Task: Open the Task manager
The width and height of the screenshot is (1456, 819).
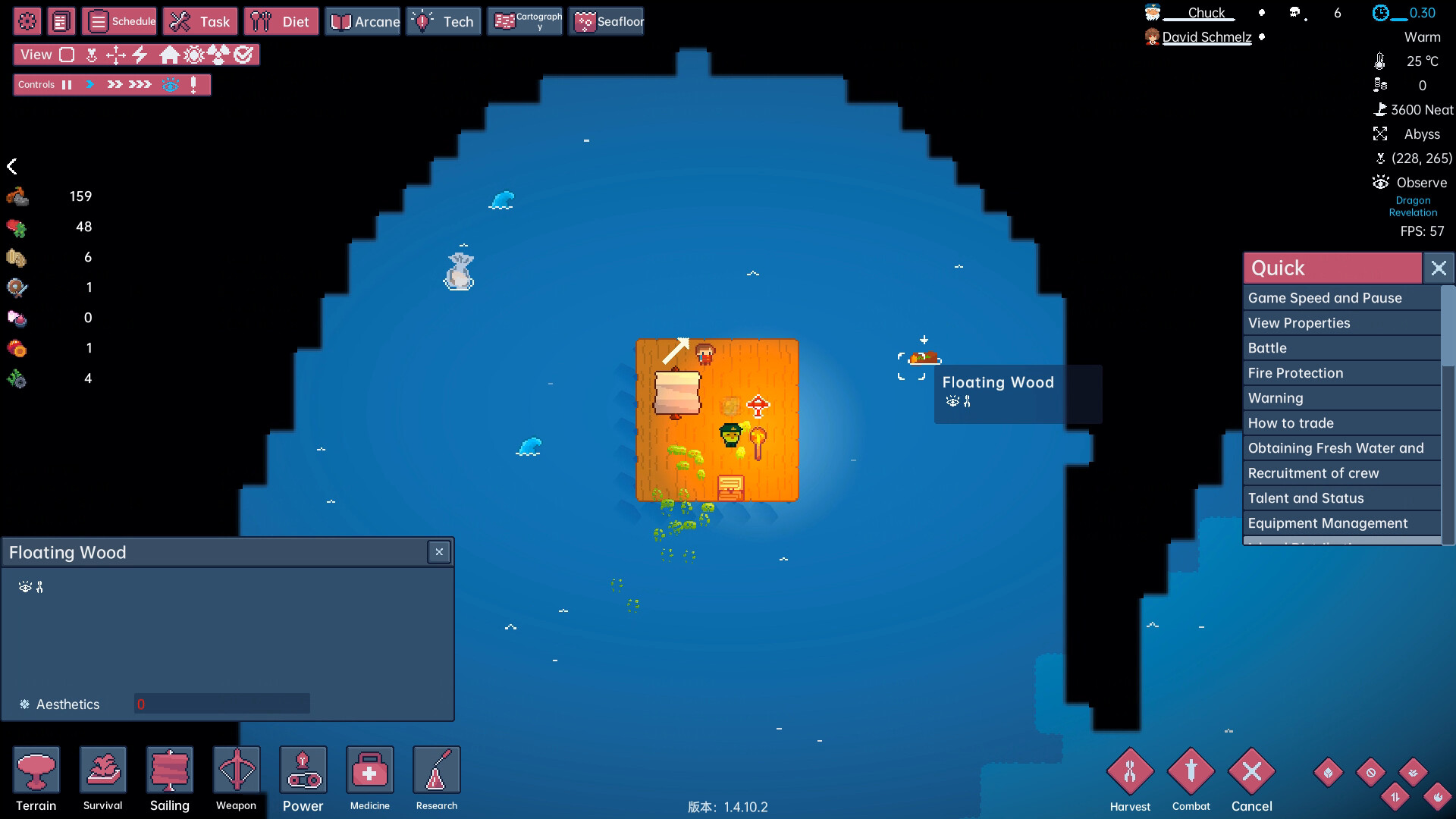Action: pyautogui.click(x=199, y=21)
